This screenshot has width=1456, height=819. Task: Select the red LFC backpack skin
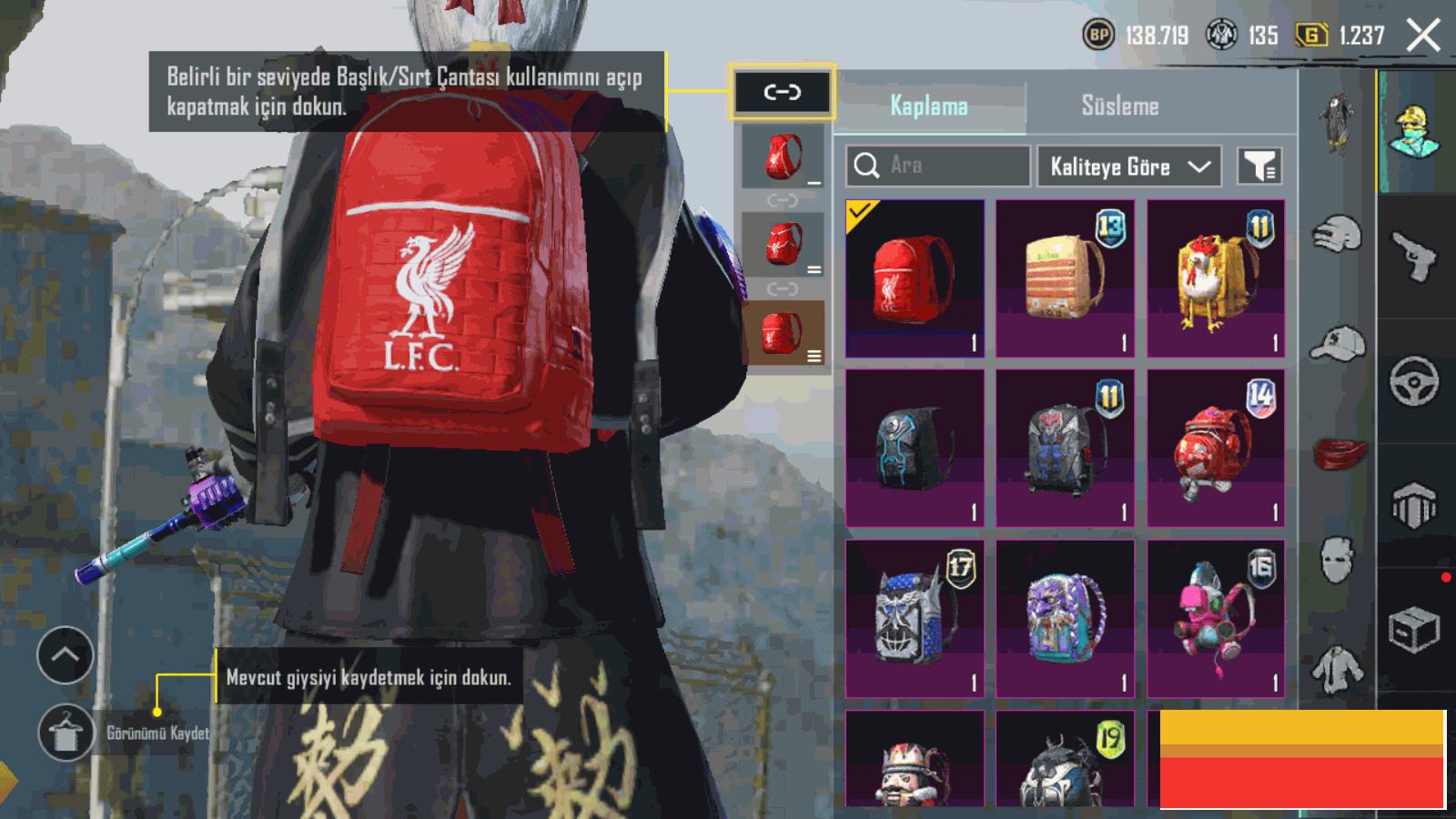click(915, 278)
